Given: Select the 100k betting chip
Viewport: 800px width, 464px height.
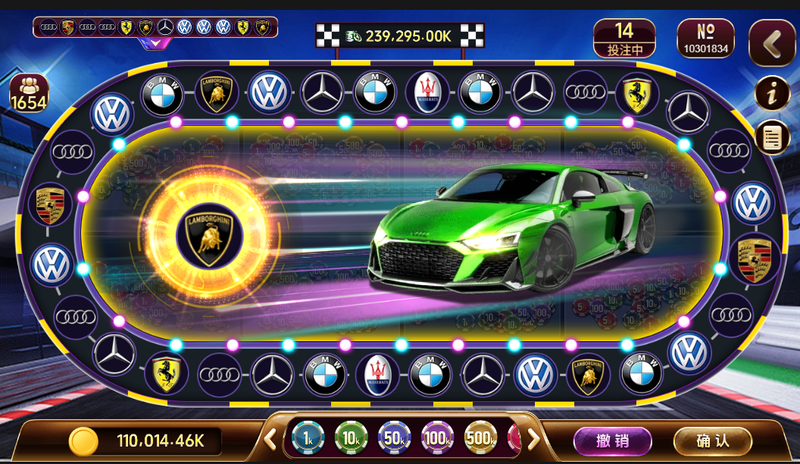Looking at the screenshot, I should point(437,438).
